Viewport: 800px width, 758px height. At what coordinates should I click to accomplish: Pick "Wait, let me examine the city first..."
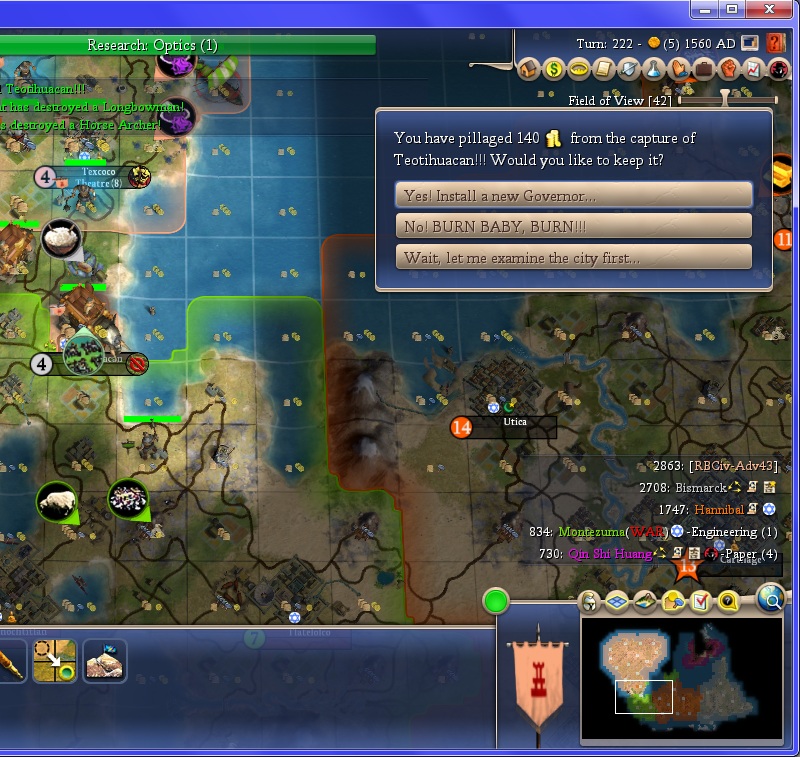click(574, 257)
